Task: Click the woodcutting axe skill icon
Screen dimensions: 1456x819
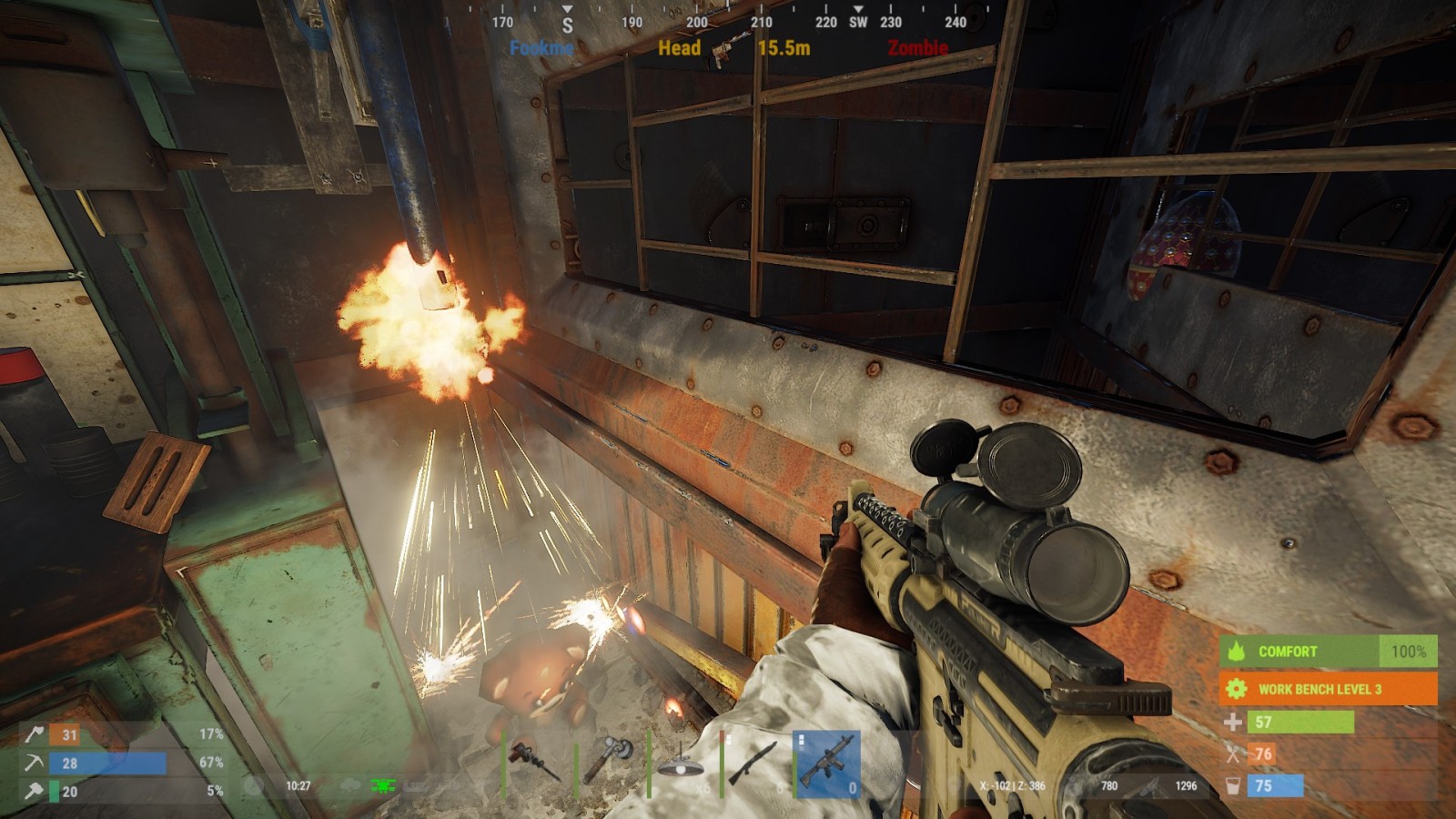Action: 35,734
